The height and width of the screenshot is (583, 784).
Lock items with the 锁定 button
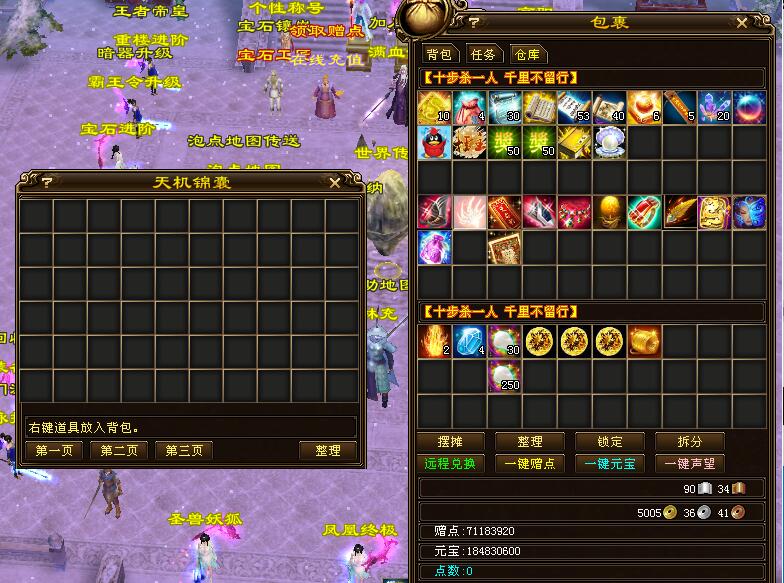[610, 442]
